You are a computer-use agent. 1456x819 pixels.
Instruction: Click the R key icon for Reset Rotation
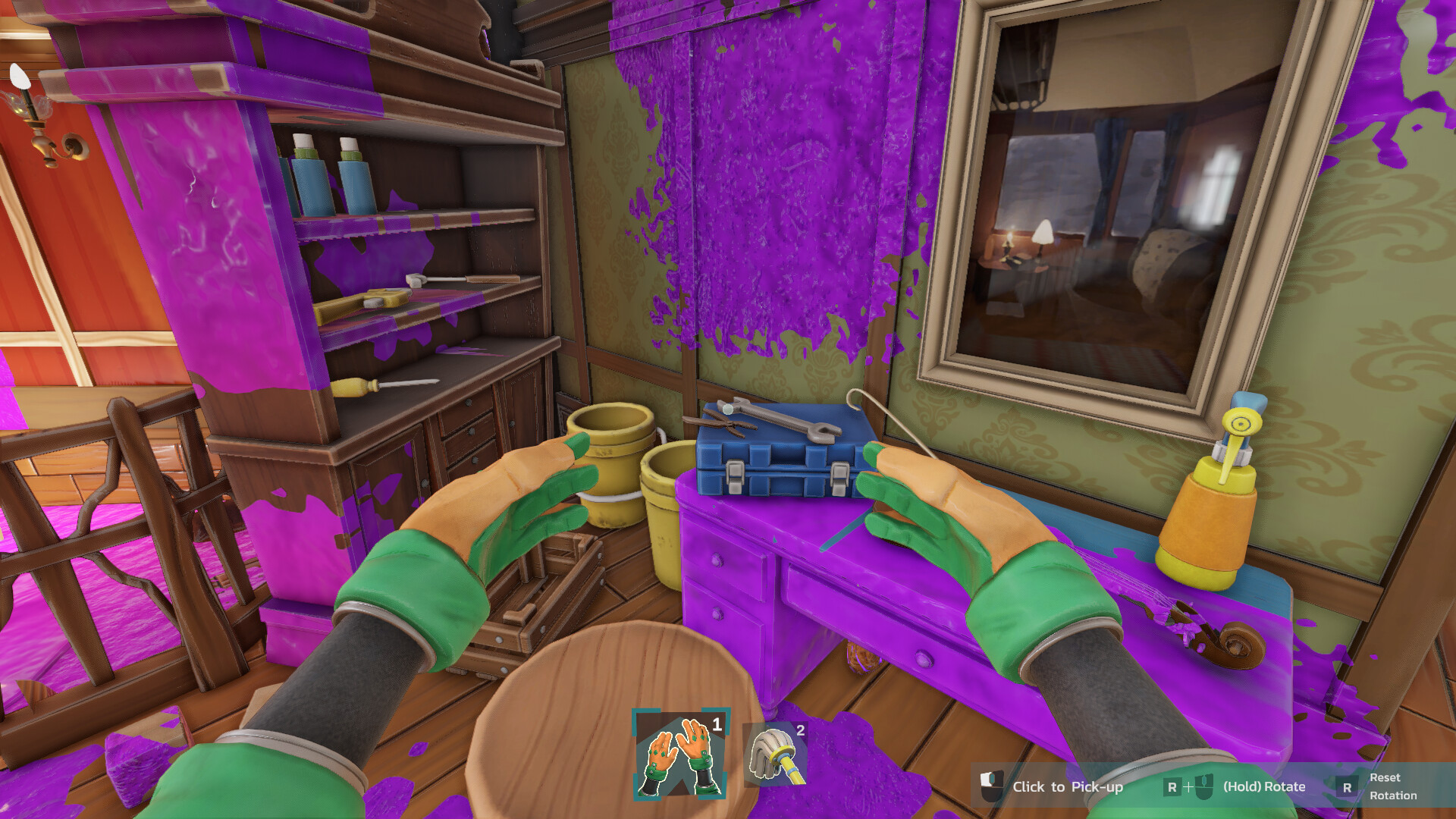tap(1348, 789)
